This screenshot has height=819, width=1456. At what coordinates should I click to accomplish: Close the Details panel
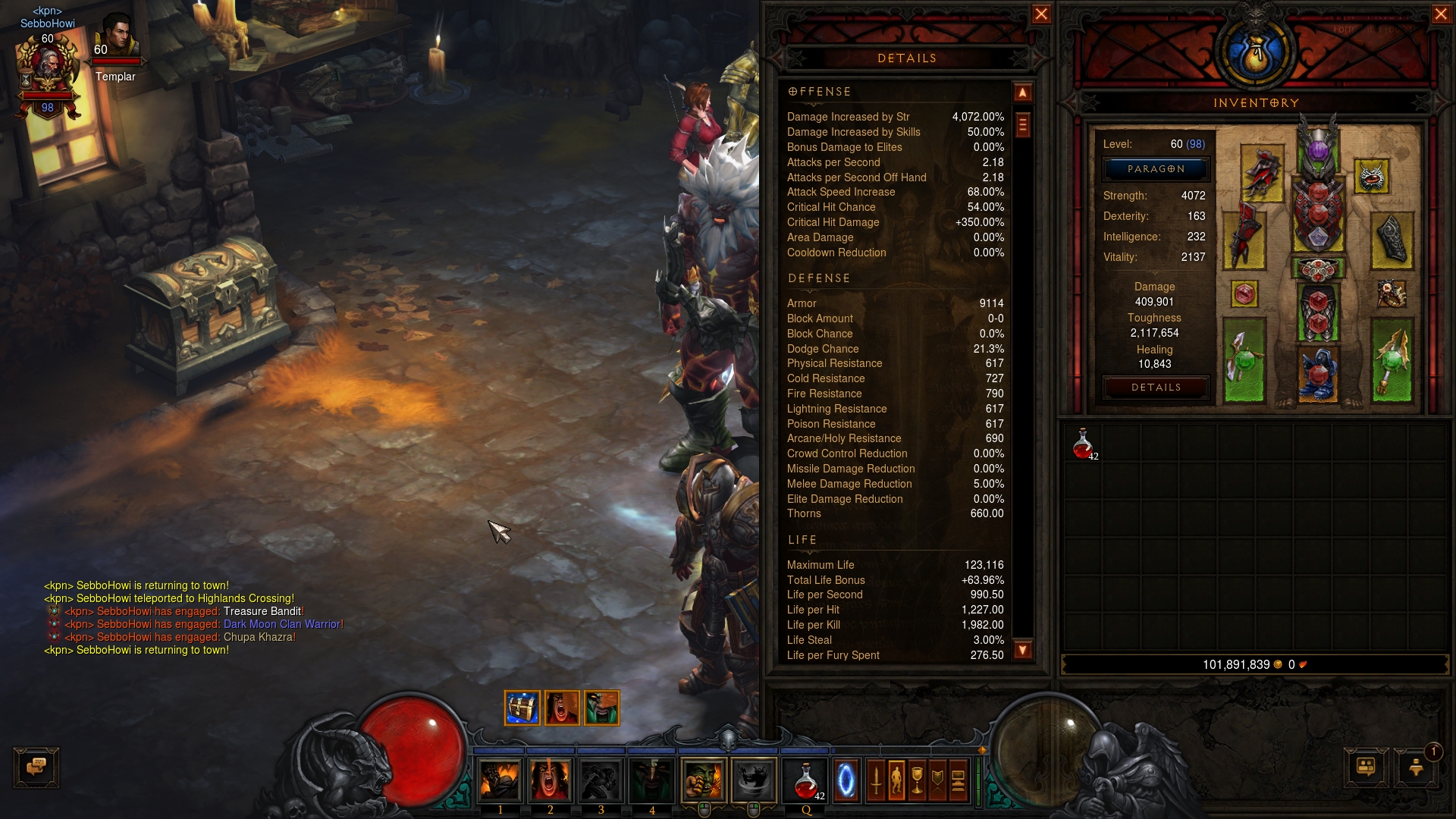tap(1041, 14)
